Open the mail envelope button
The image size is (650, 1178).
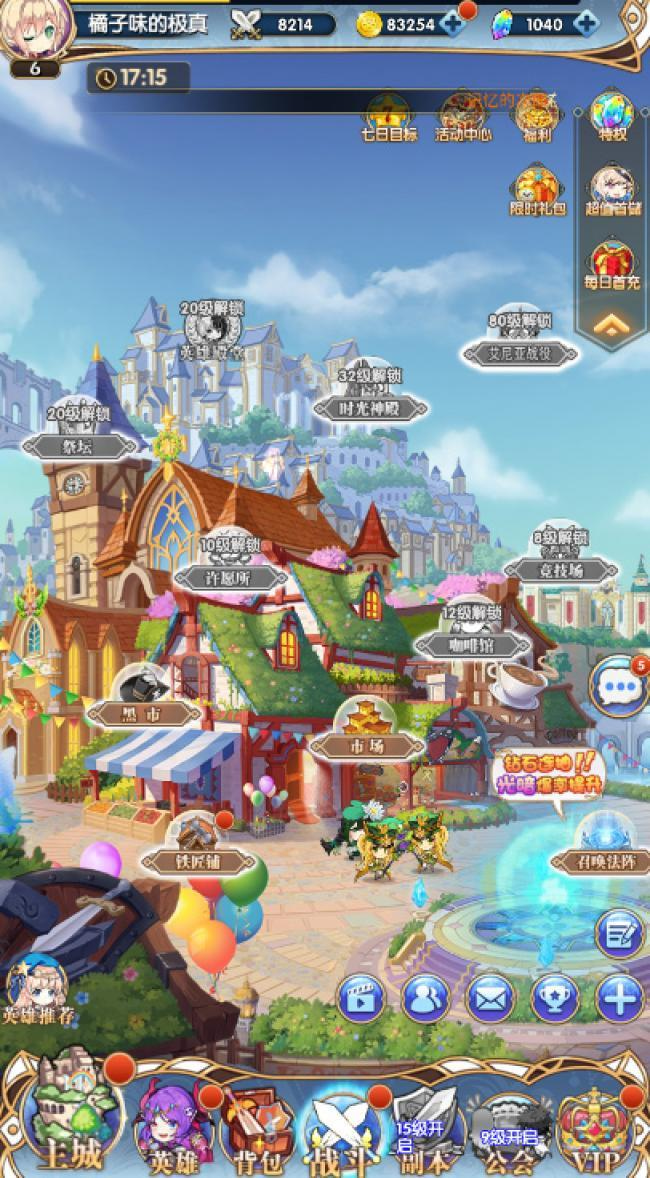pyautogui.click(x=490, y=997)
